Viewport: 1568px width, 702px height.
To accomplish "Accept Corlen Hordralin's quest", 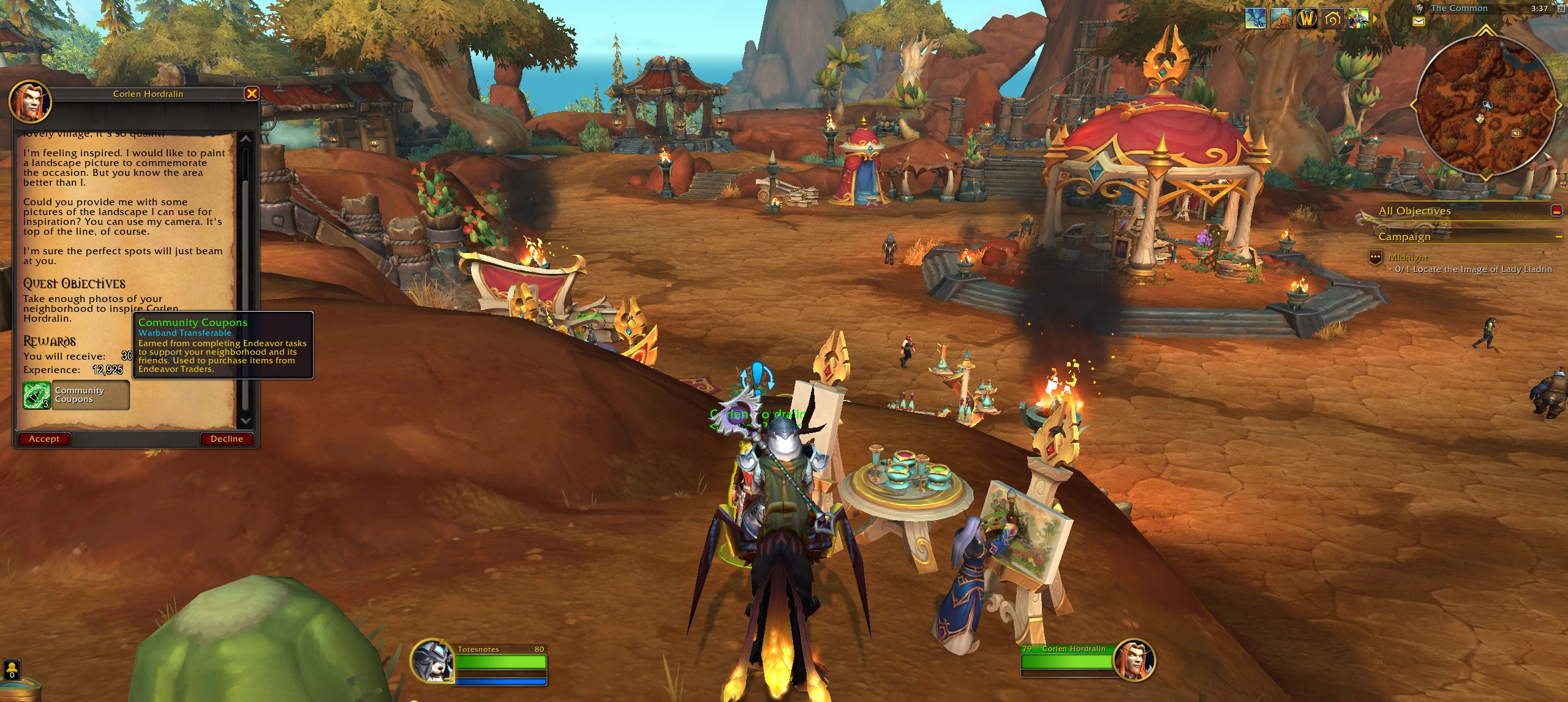I will pos(44,439).
